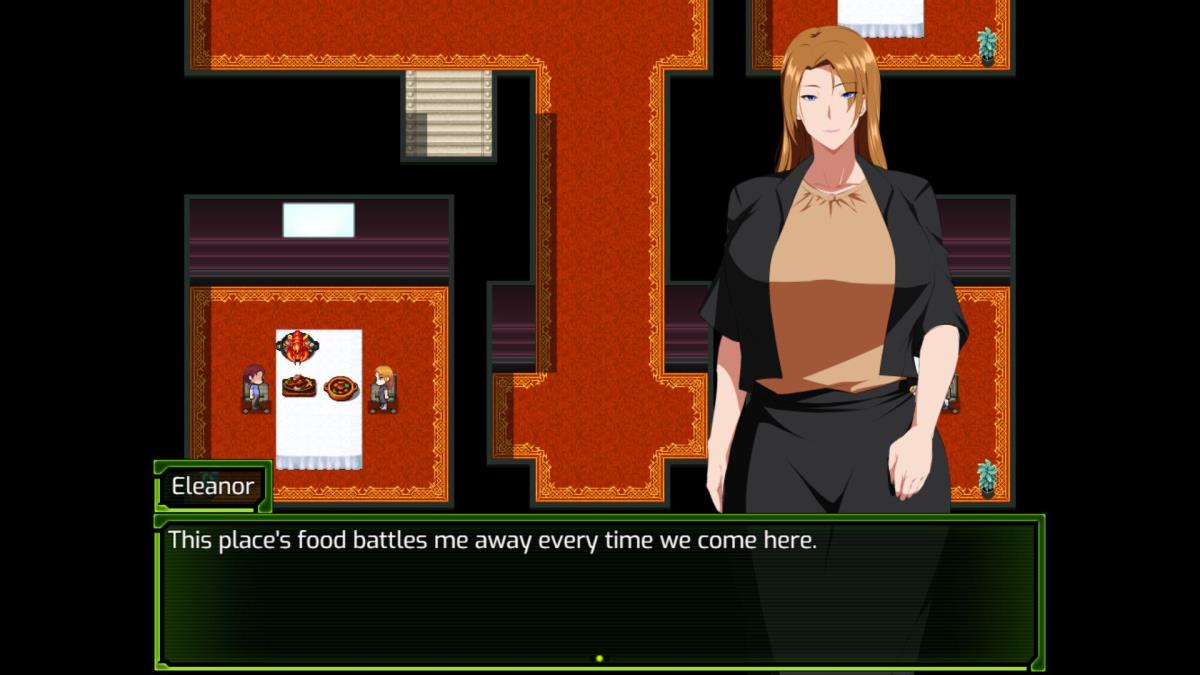Click the green continue indicator dot

click(599, 658)
